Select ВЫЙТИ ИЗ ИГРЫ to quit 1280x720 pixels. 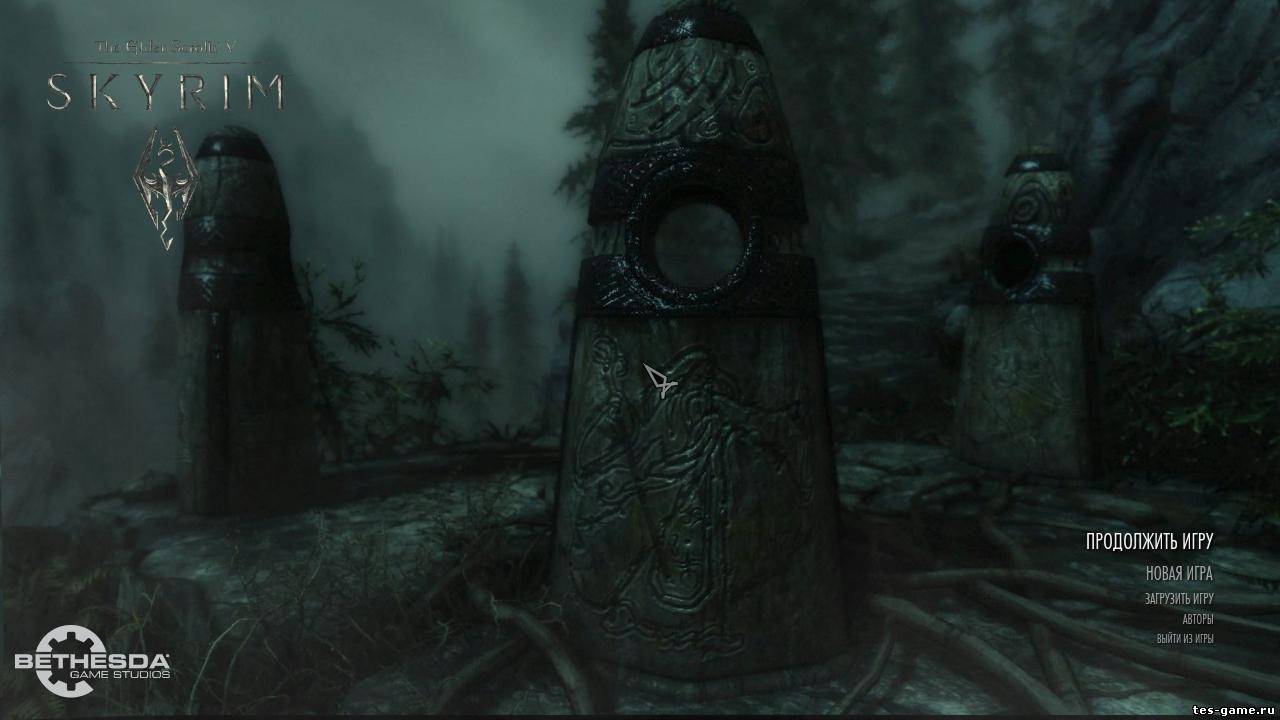click(1185, 638)
